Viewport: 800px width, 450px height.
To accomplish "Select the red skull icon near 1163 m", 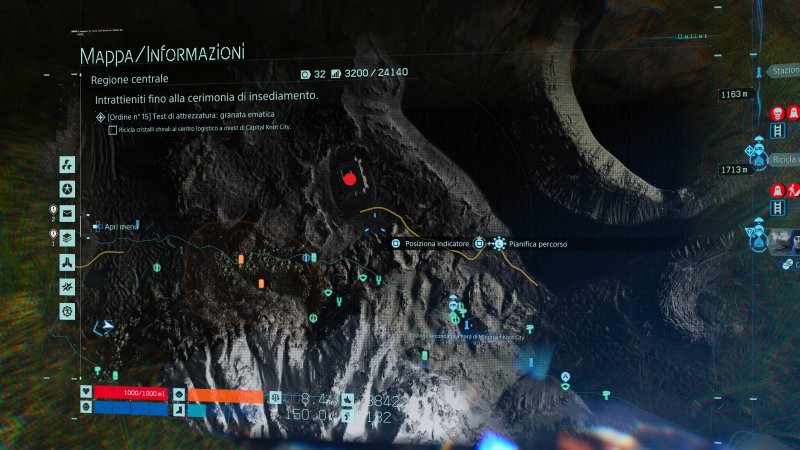I will 777,113.
